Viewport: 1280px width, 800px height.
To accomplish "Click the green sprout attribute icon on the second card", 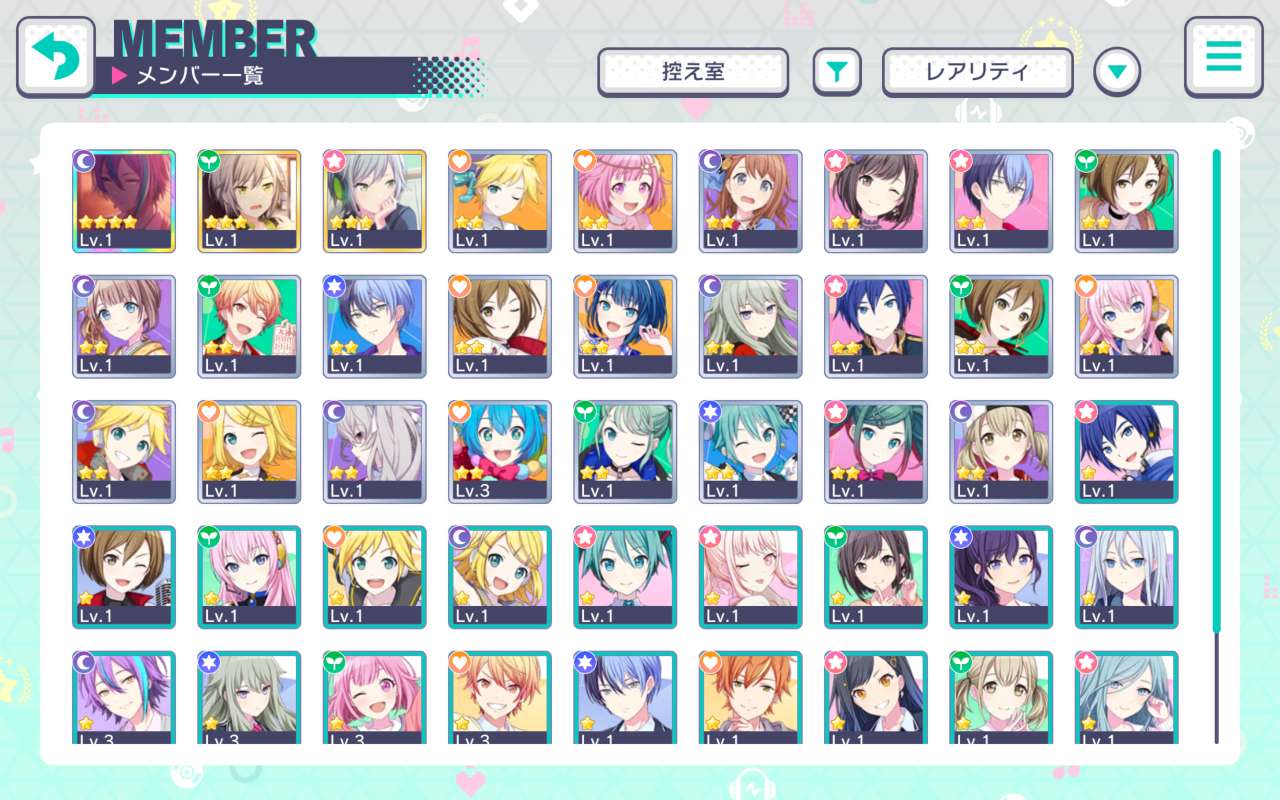I will coord(211,161).
